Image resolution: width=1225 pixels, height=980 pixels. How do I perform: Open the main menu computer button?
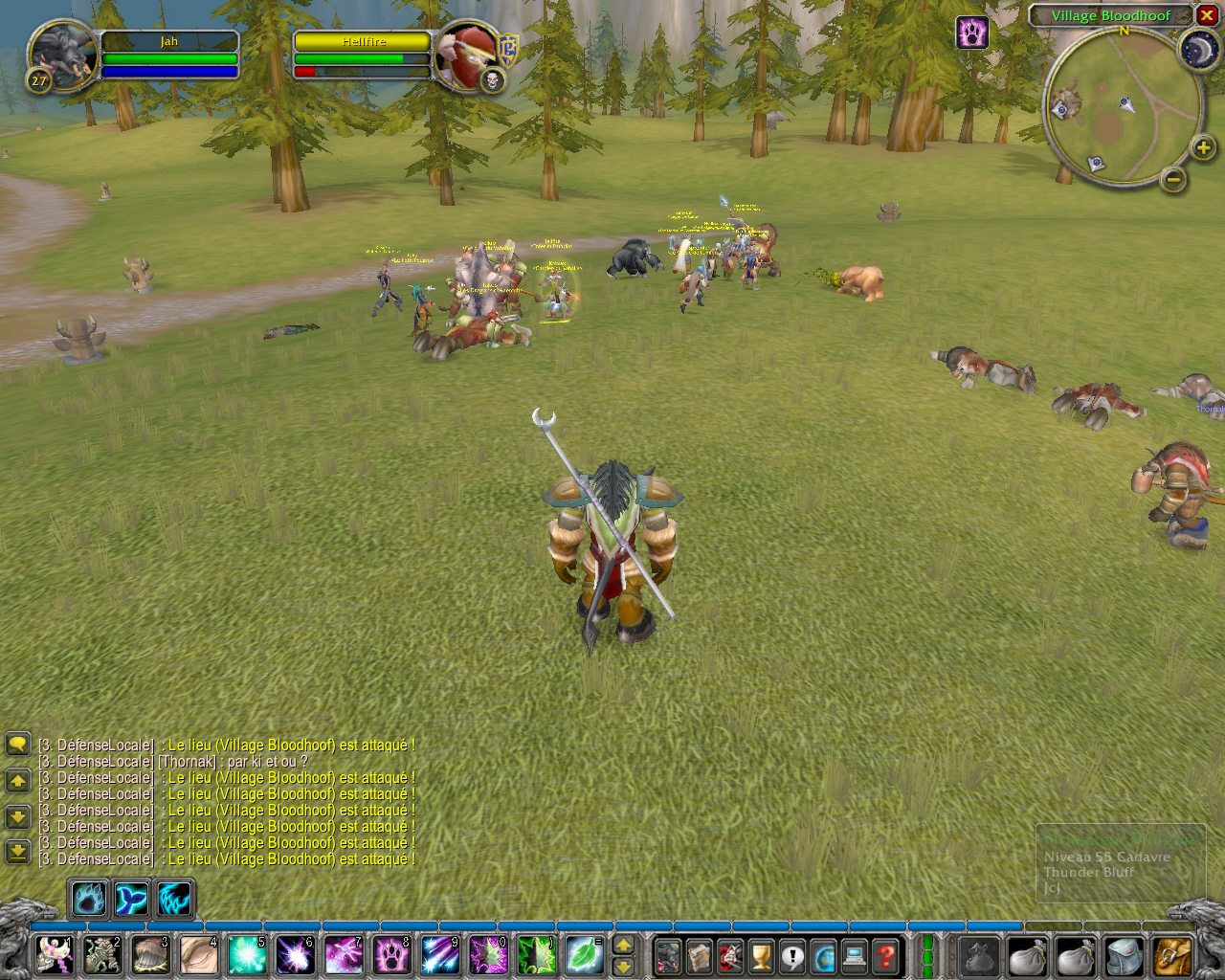point(855,955)
